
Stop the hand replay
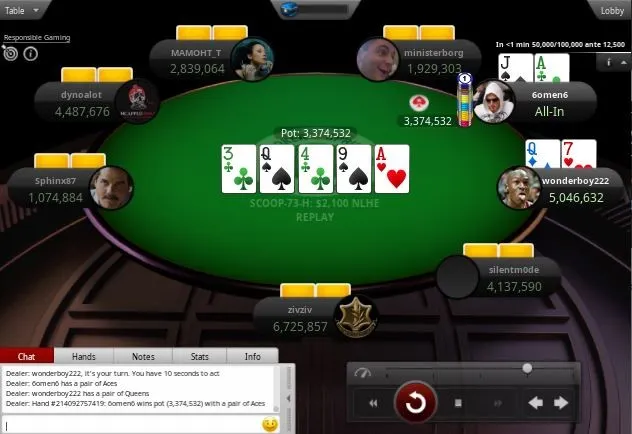pos(458,403)
